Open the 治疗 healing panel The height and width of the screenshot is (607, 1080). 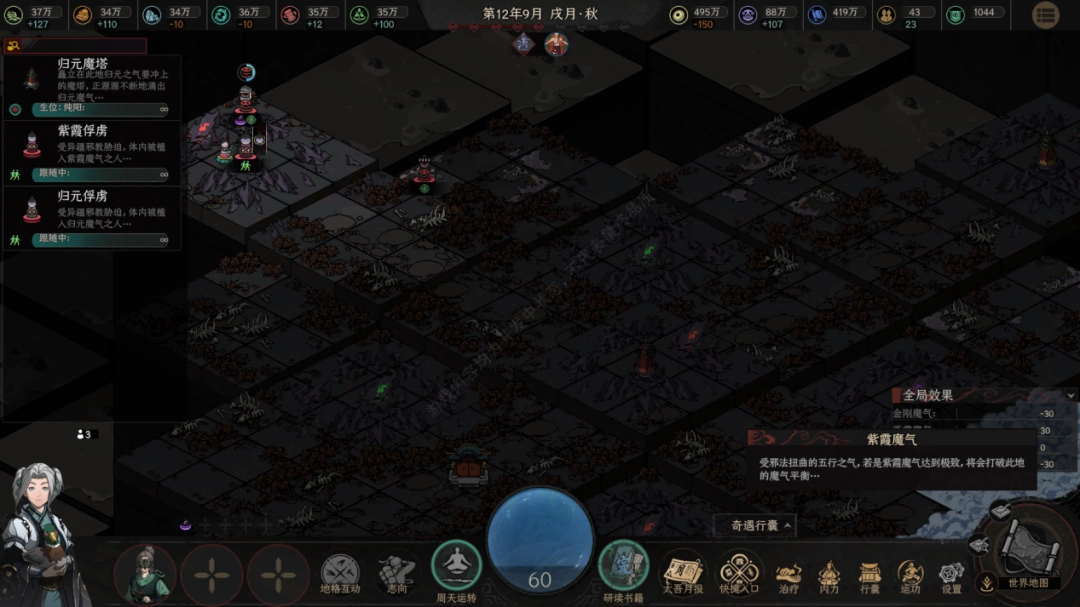point(789,577)
